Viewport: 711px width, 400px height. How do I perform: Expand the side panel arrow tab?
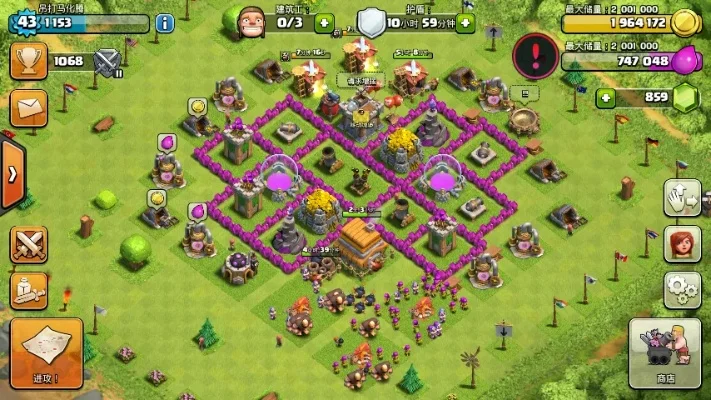(11, 172)
